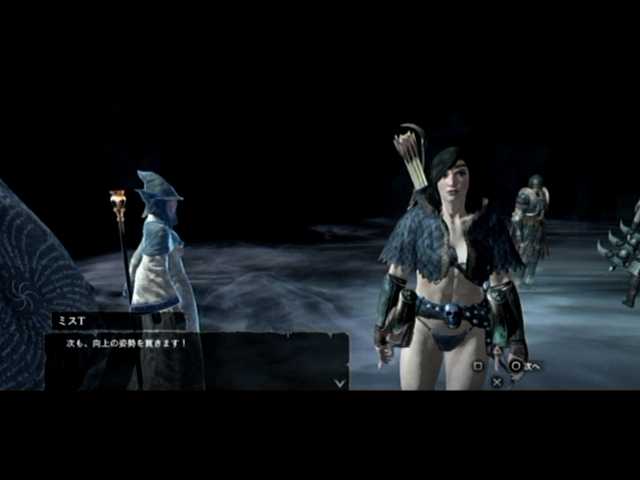The image size is (640, 480).
Task: Advance dialogue with the down chevron arrow
Action: click(339, 381)
